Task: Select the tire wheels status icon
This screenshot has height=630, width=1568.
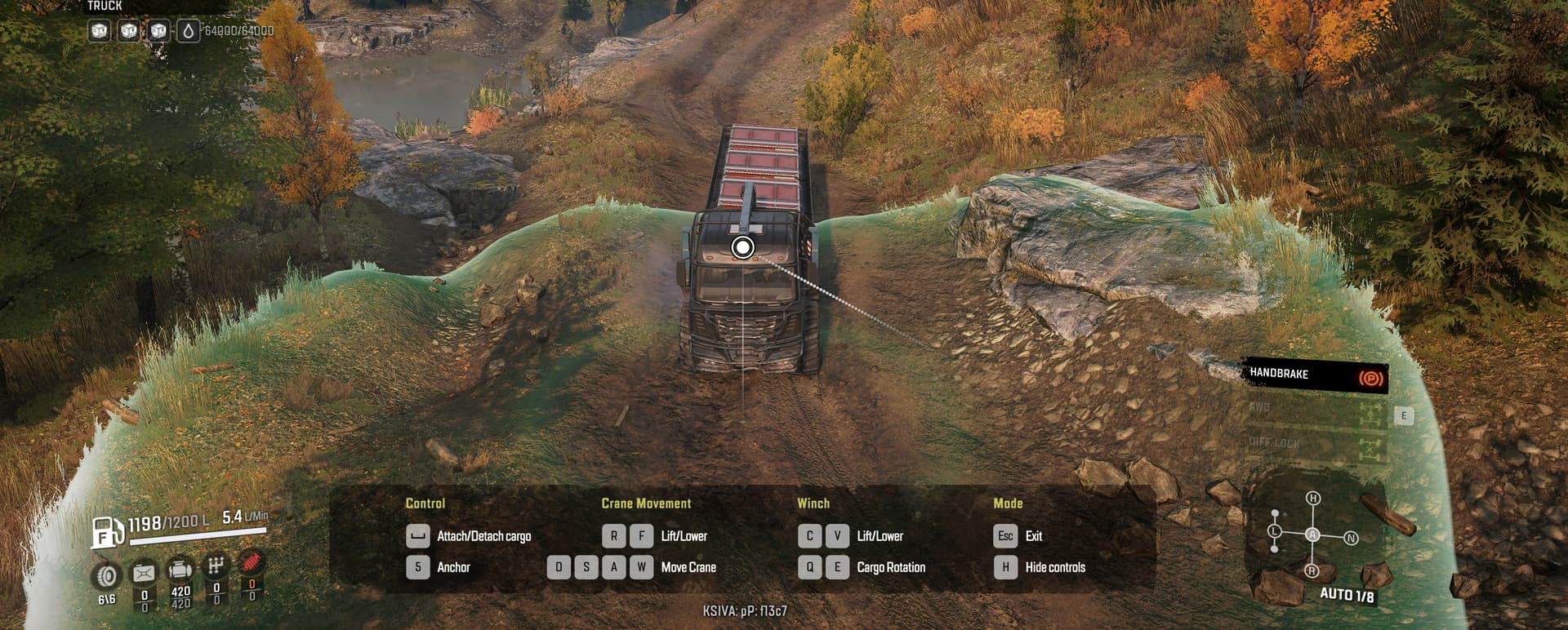Action: pyautogui.click(x=107, y=575)
